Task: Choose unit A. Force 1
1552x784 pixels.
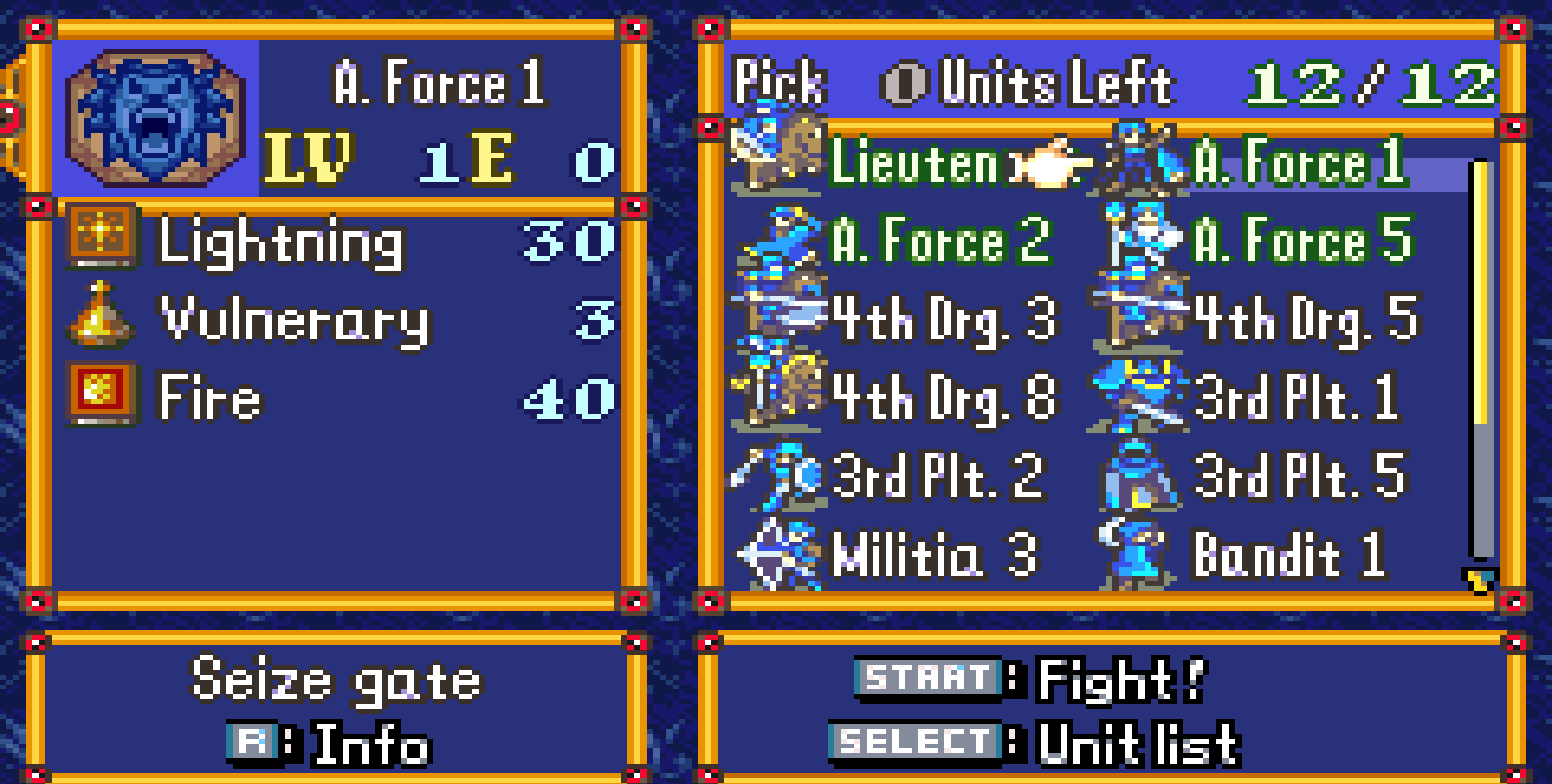Action: pyautogui.click(x=1299, y=162)
